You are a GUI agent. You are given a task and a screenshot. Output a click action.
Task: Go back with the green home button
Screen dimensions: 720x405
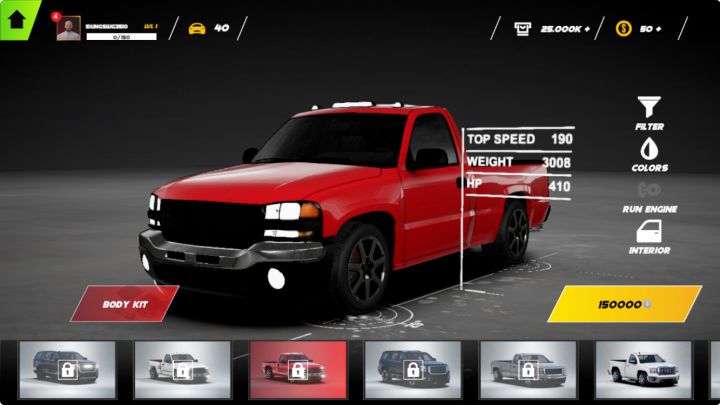[17, 19]
